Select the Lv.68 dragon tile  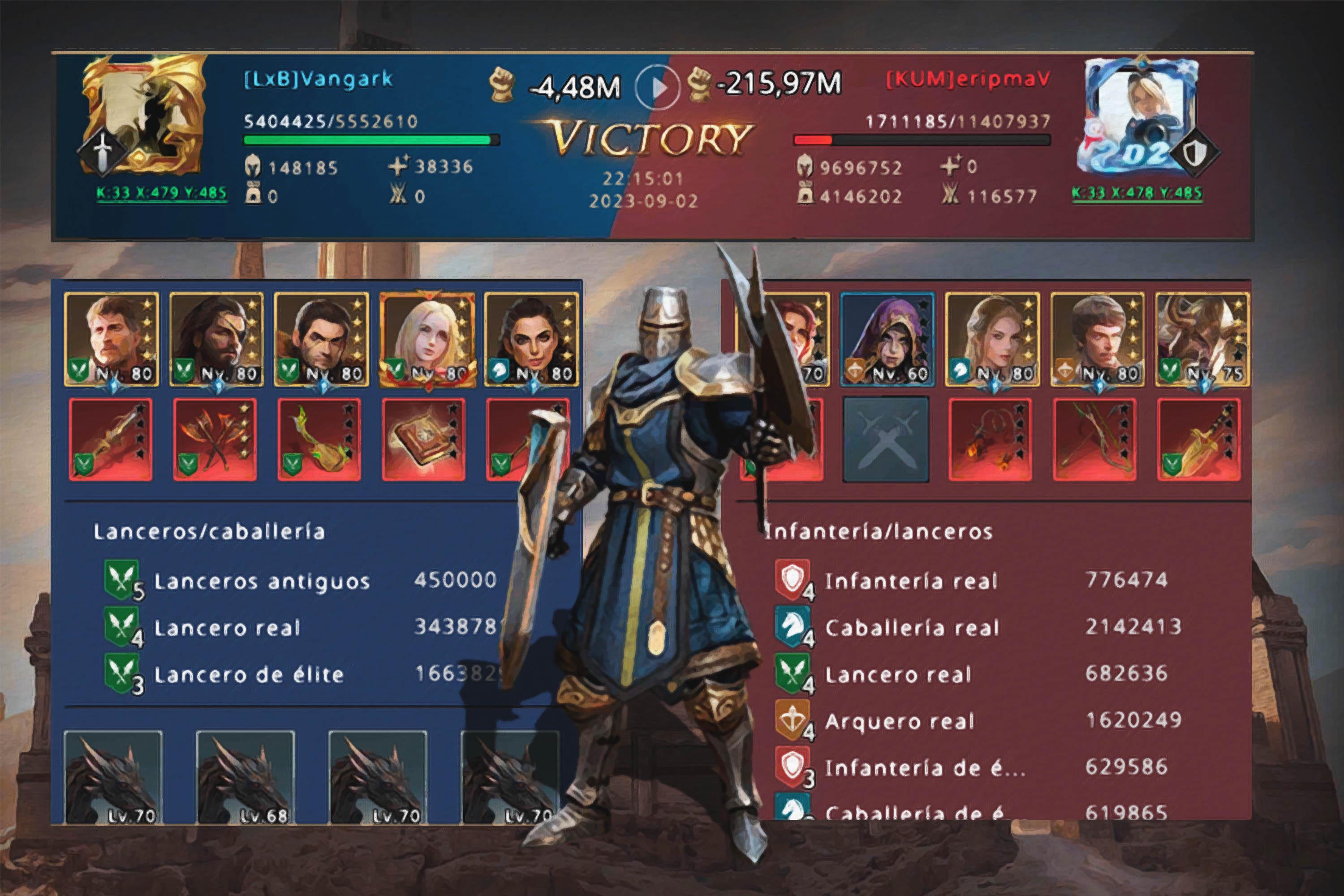245,777
